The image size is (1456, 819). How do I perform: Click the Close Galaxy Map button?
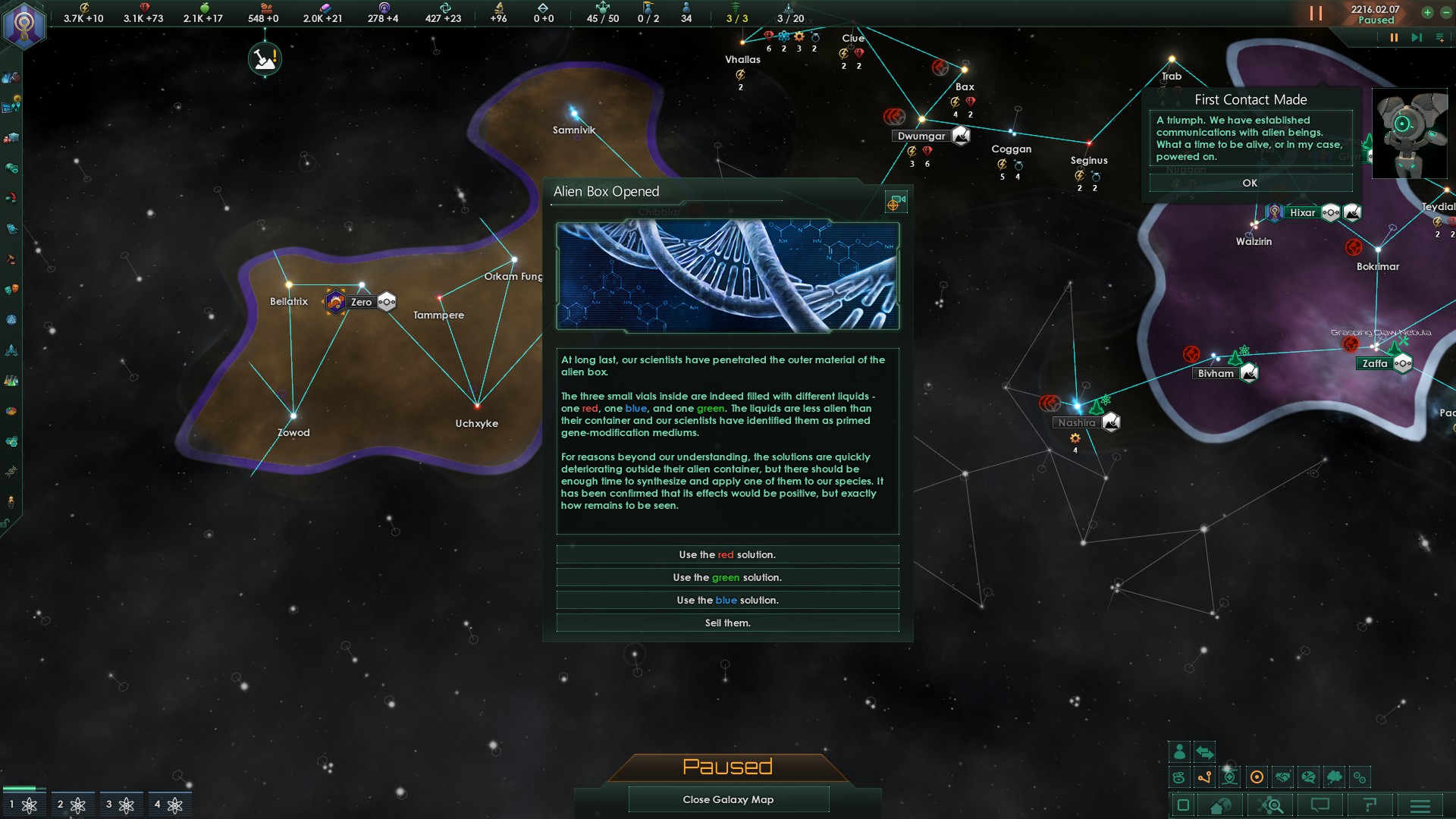tap(728, 799)
